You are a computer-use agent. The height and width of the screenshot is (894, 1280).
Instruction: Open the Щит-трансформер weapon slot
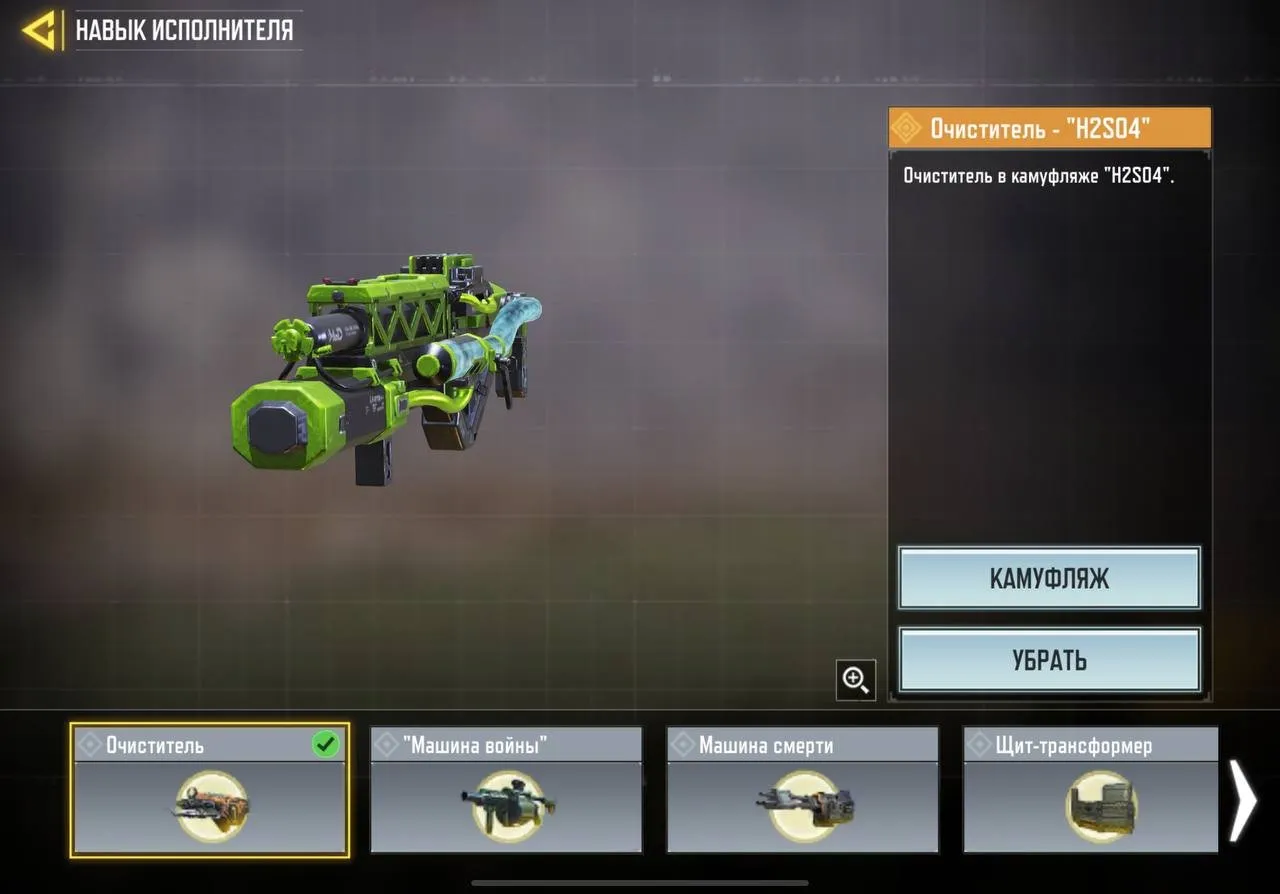pyautogui.click(x=1089, y=790)
